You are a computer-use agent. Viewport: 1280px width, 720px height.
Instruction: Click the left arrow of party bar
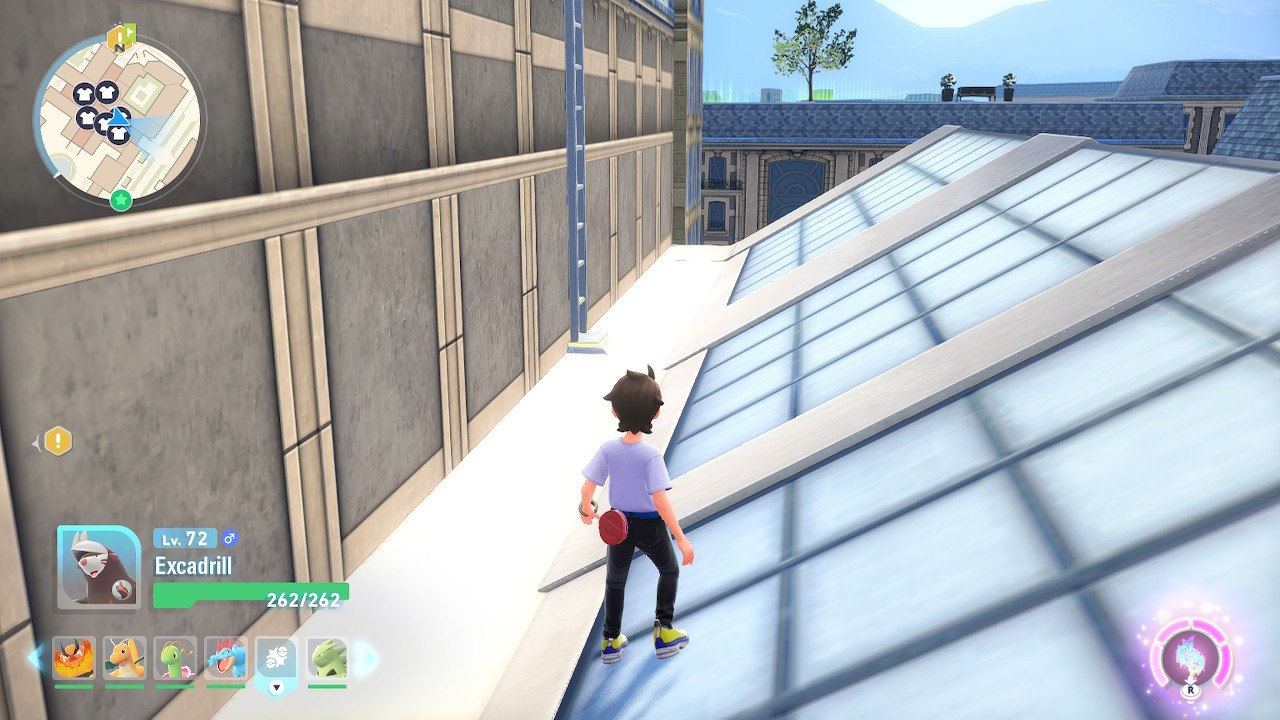coord(35,657)
